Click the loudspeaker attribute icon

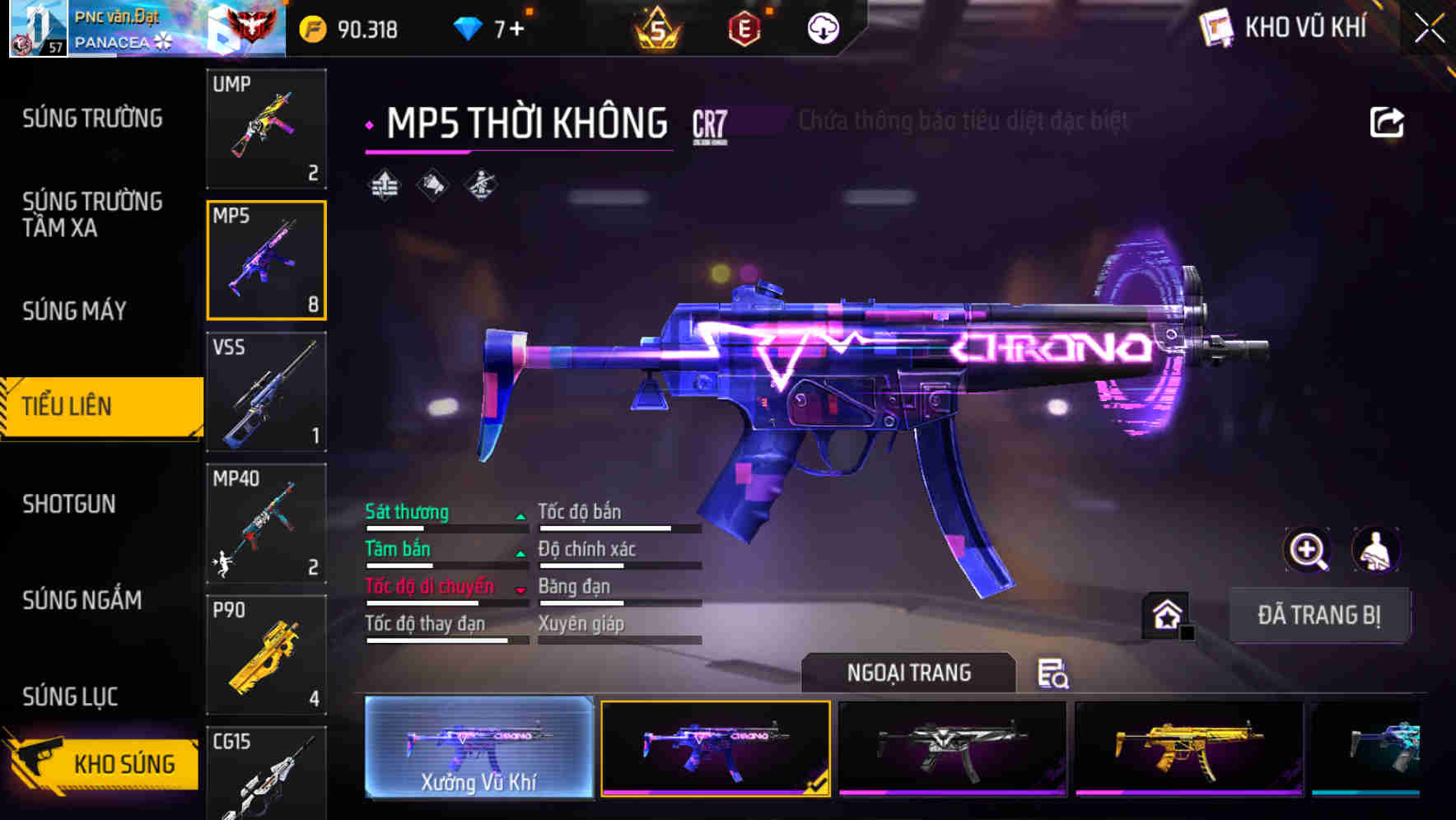(x=432, y=184)
